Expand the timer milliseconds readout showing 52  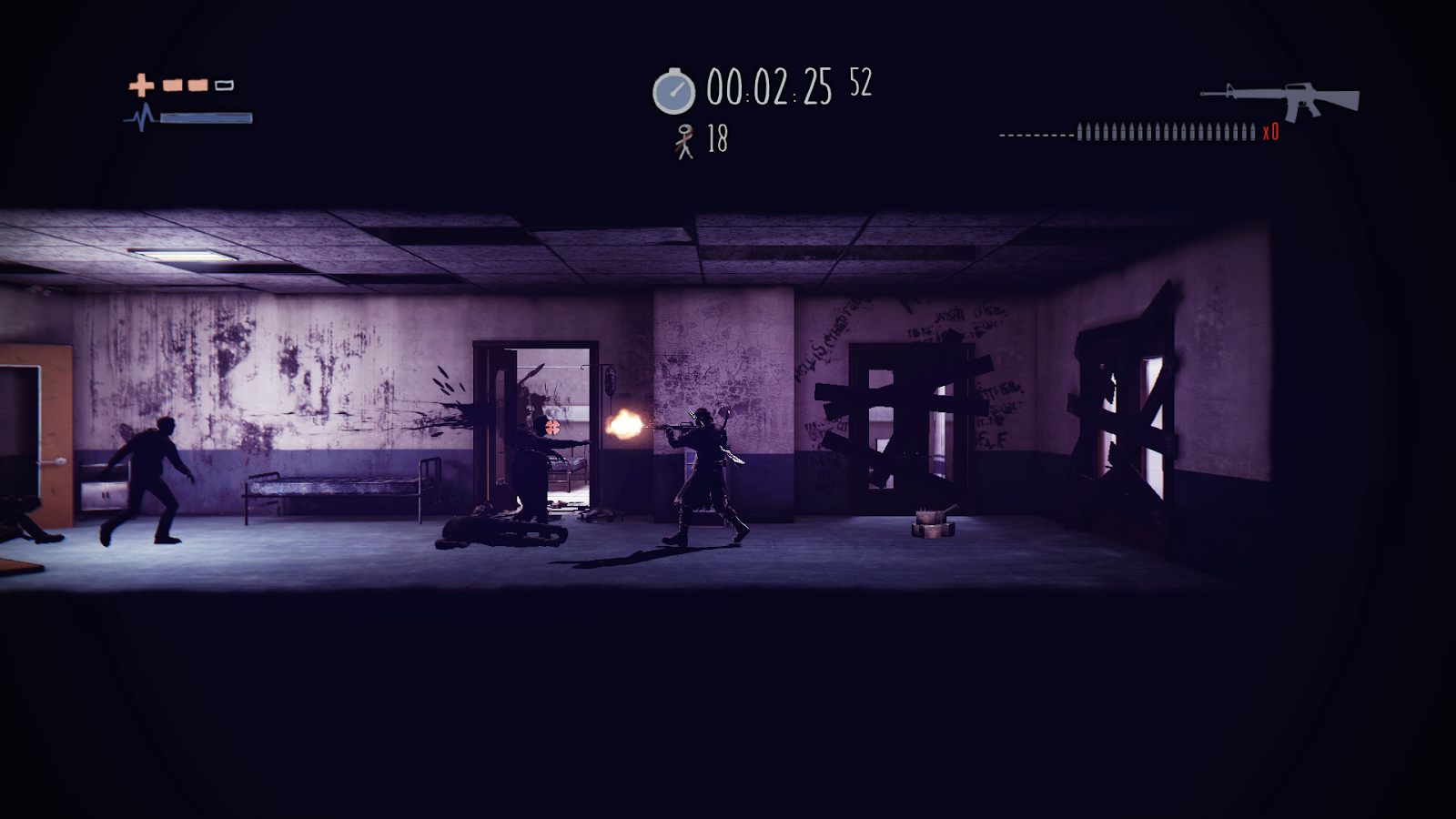click(860, 83)
